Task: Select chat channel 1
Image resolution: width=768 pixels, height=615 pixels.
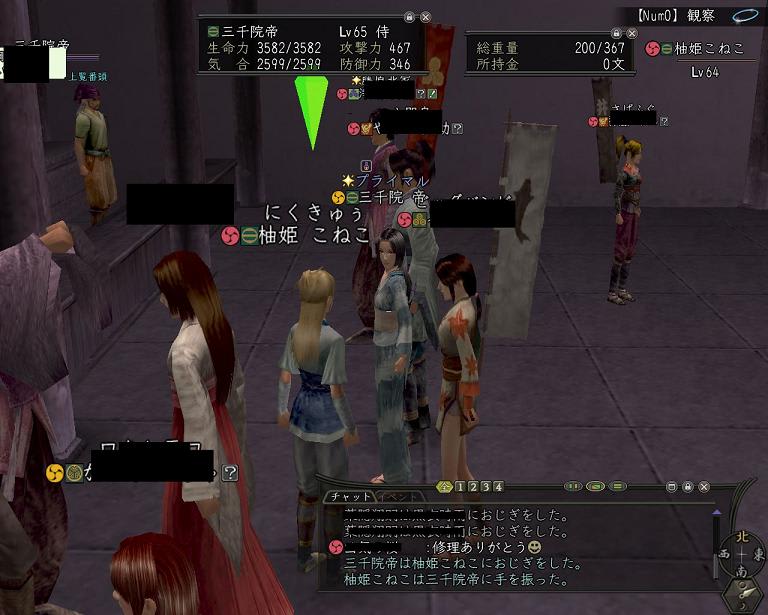Action: [460, 487]
